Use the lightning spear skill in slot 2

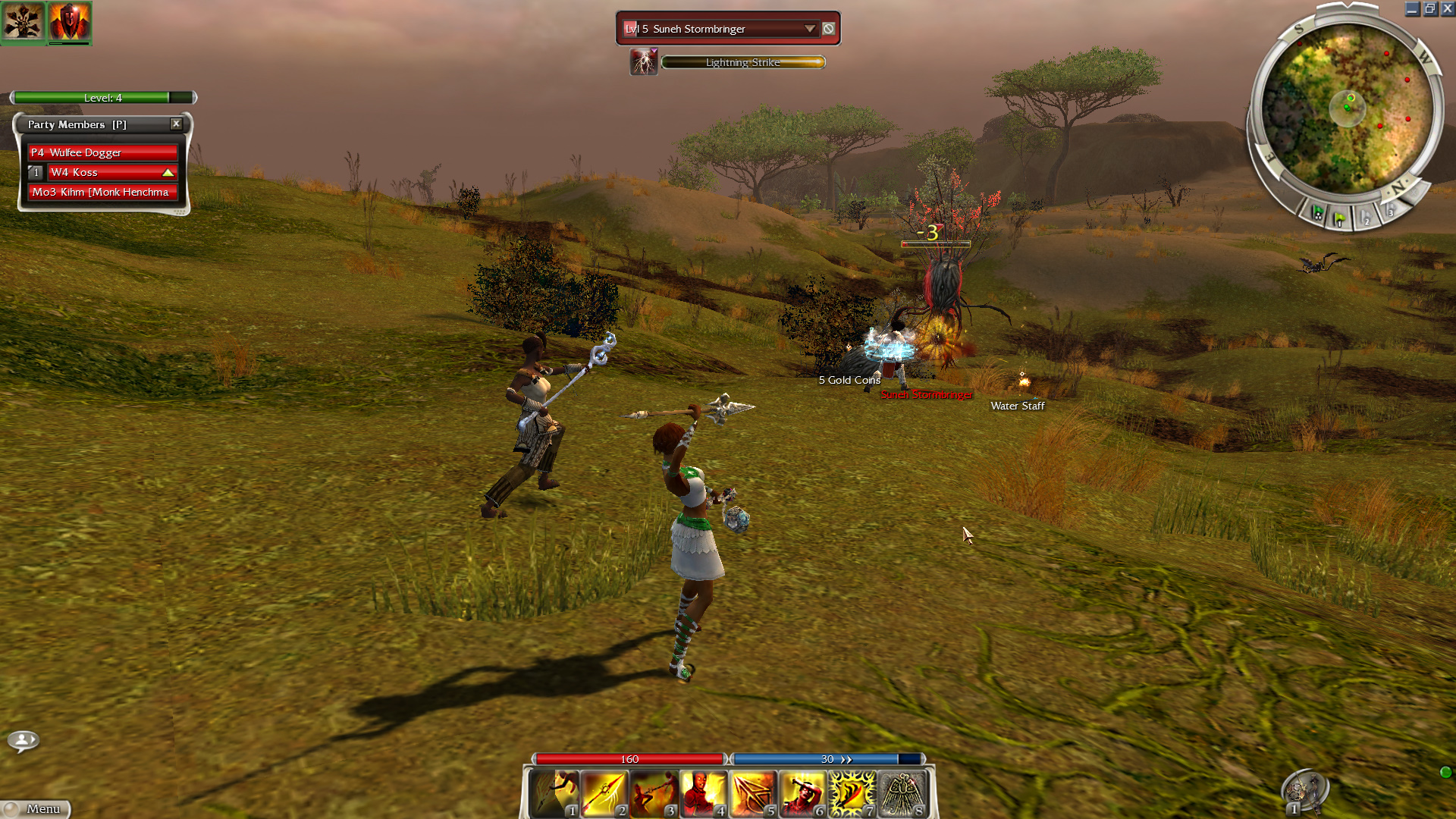point(604,793)
